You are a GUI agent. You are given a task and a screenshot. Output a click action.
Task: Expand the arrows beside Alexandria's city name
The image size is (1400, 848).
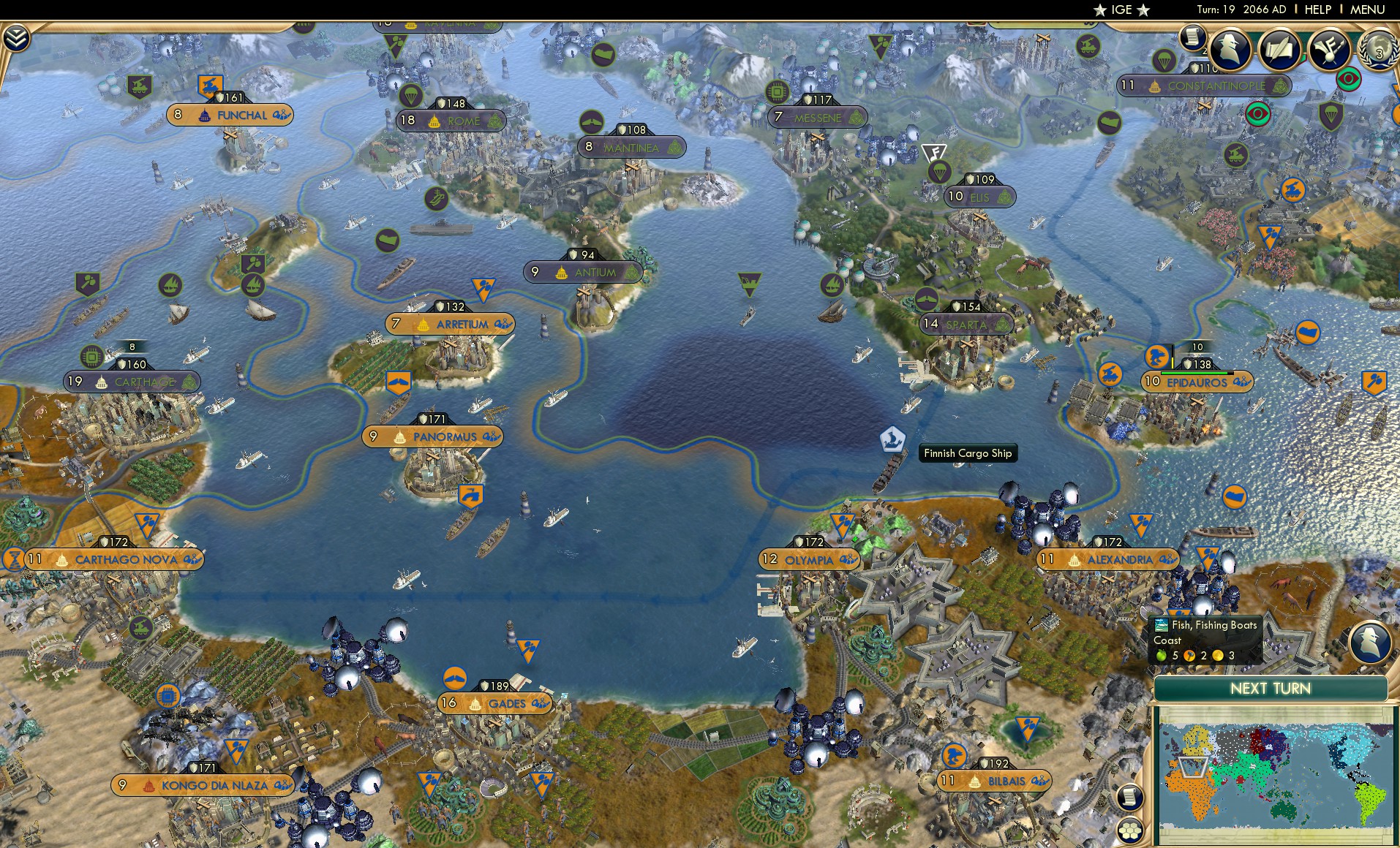coord(1169,559)
